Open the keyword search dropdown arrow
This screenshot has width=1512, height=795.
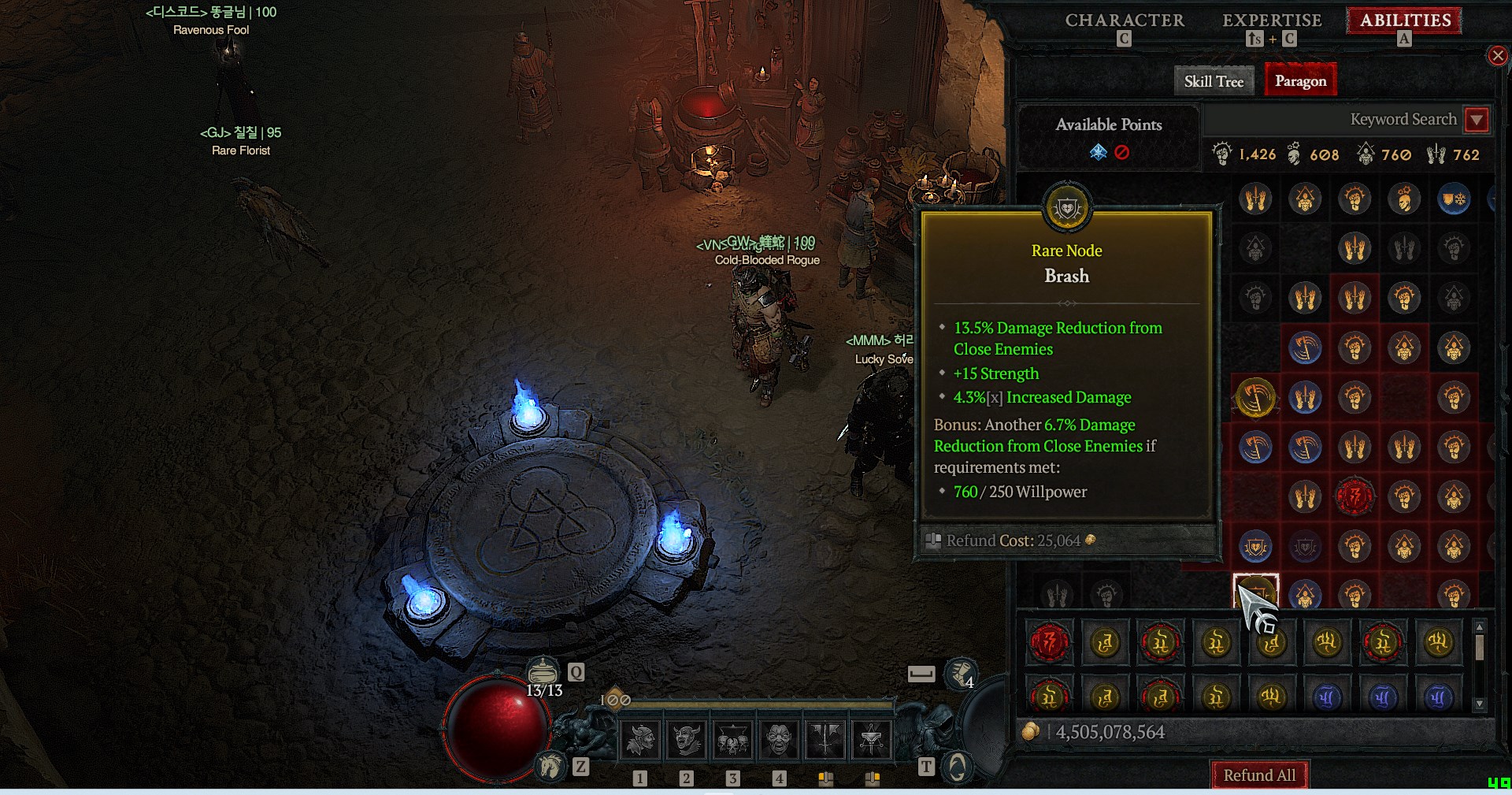click(x=1477, y=120)
